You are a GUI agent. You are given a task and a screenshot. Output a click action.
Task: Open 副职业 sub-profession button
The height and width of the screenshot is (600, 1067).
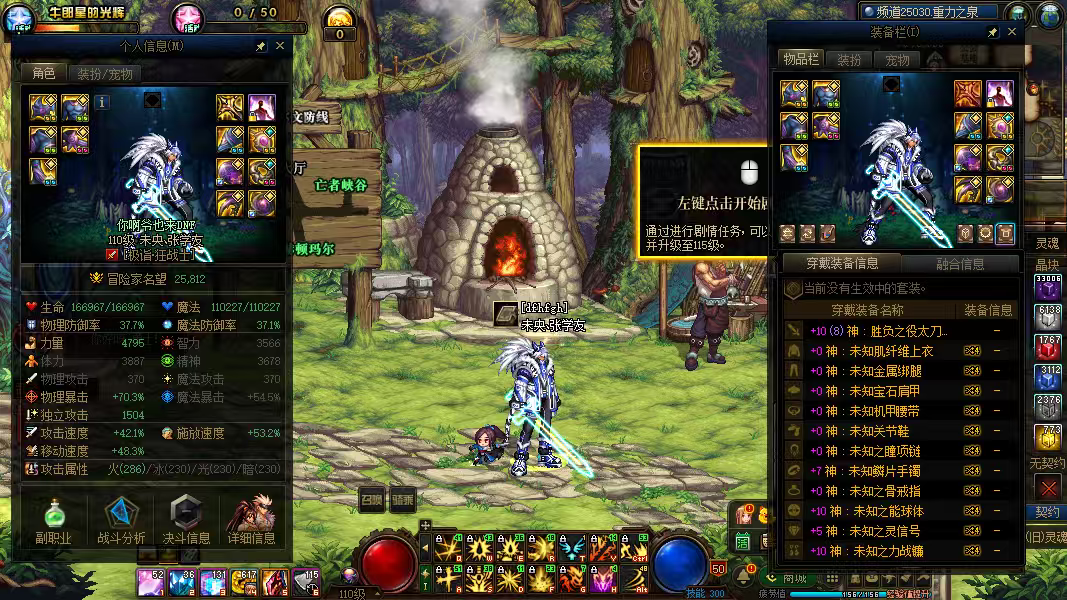click(x=55, y=523)
